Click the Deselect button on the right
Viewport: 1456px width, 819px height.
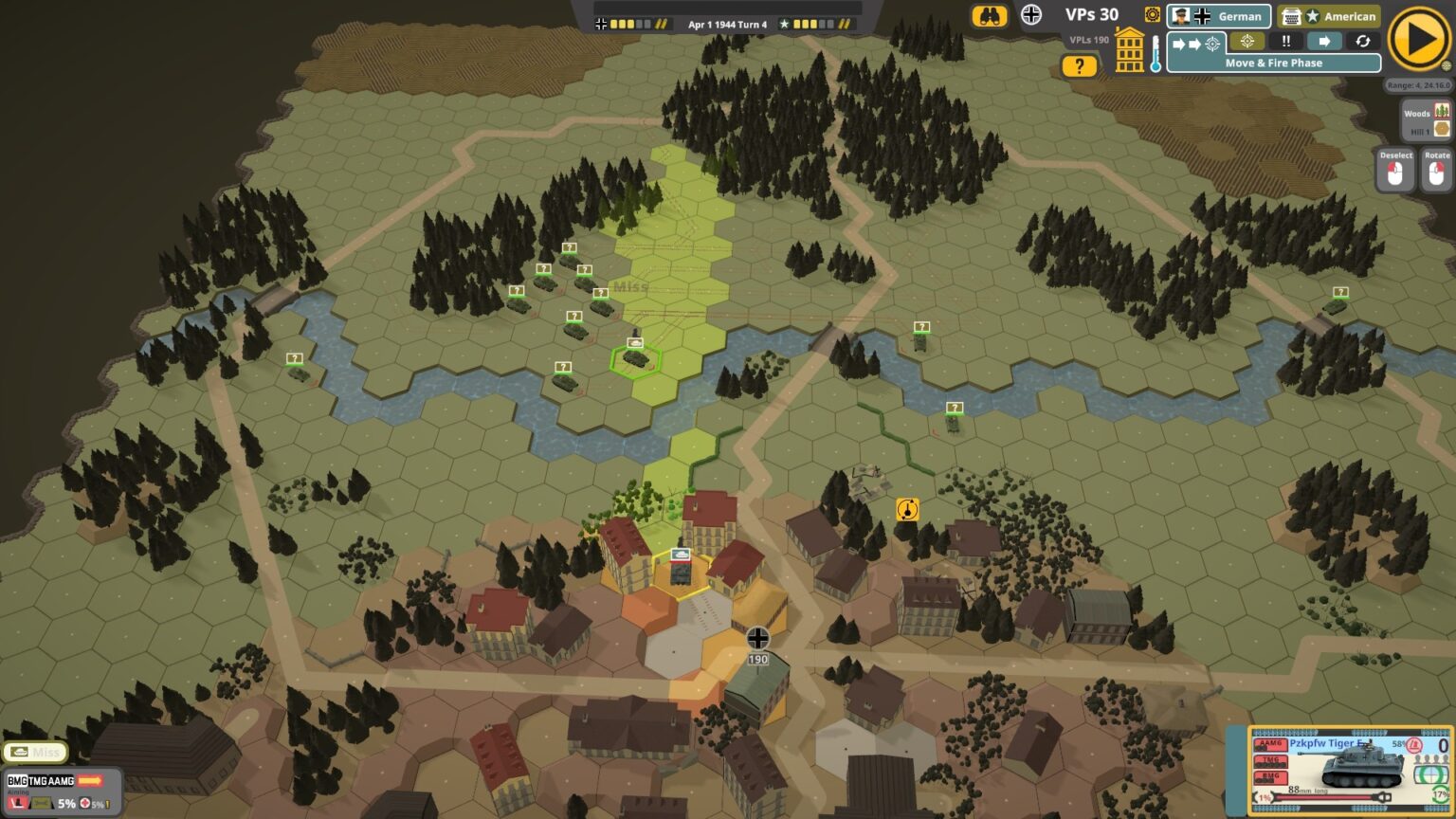[1395, 167]
